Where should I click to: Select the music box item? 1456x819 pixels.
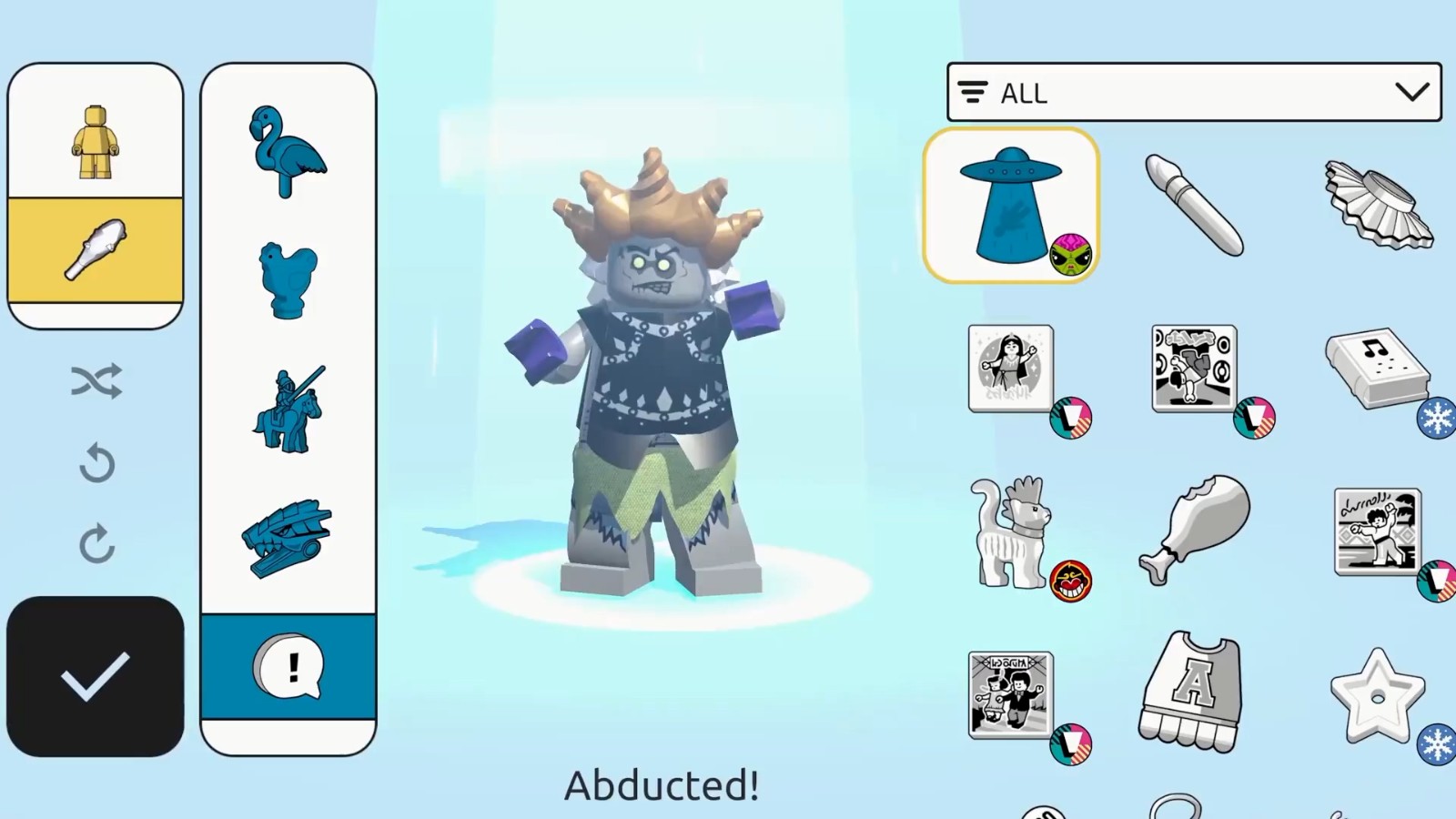point(1376,368)
